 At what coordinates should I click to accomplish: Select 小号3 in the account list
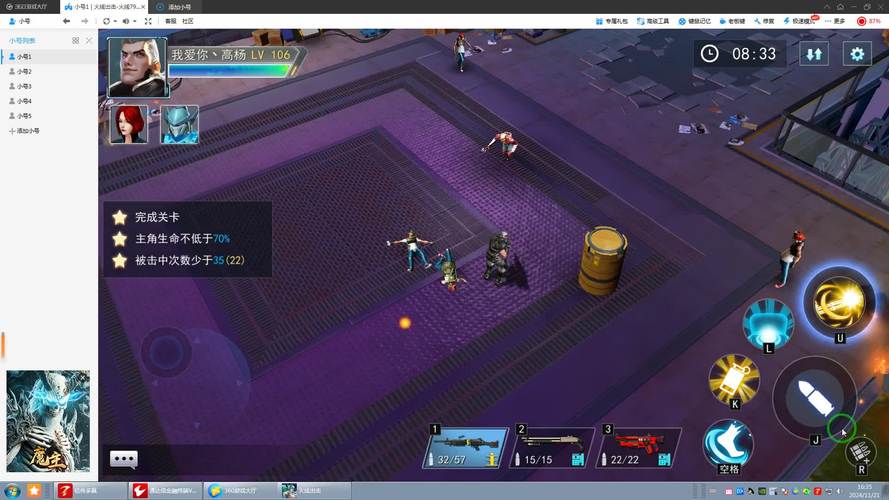tap(24, 86)
